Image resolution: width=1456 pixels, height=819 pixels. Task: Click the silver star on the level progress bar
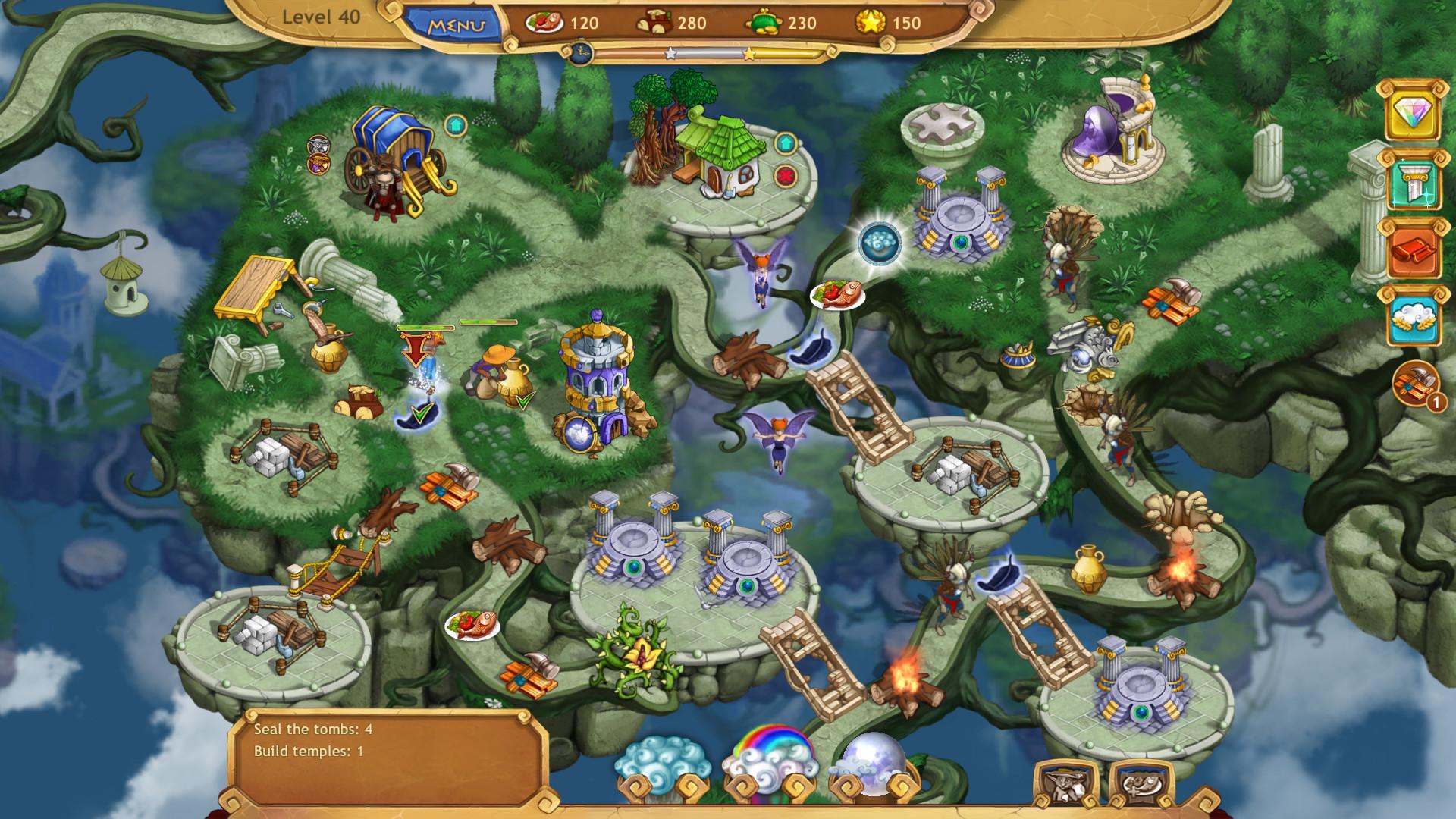point(670,53)
